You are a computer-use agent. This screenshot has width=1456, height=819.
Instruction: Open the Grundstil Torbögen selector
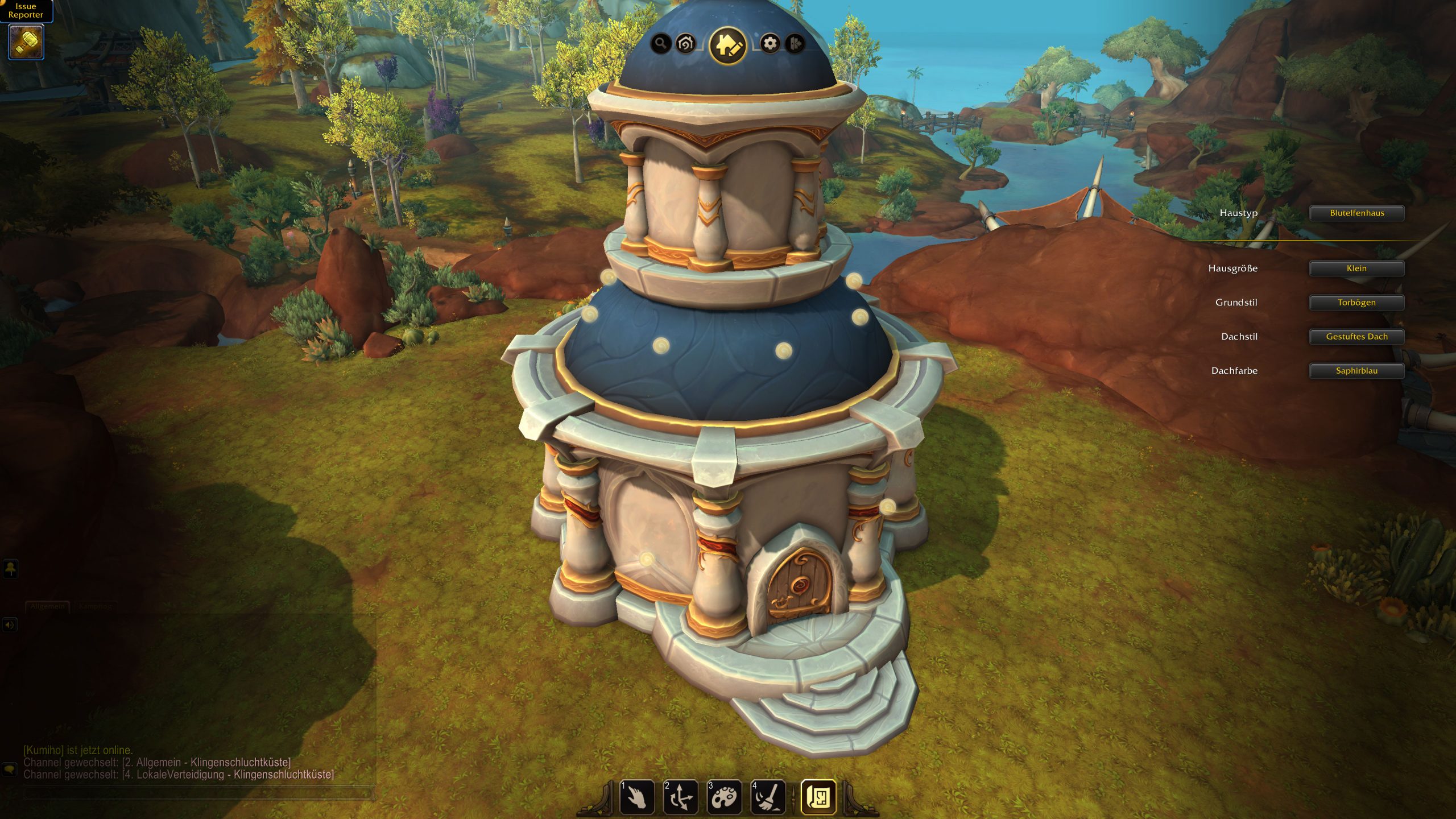click(1356, 303)
